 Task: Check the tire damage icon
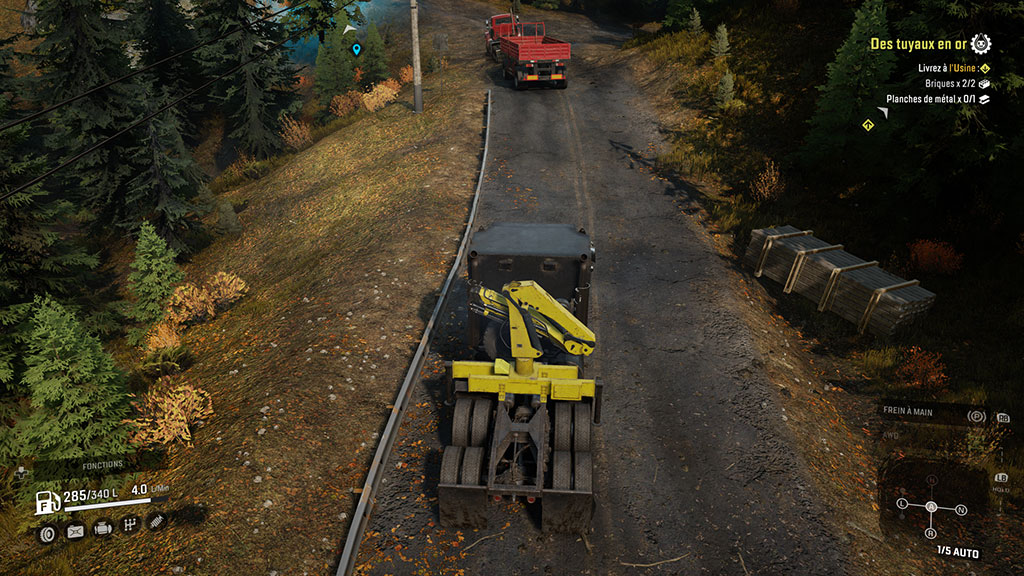click(x=47, y=533)
